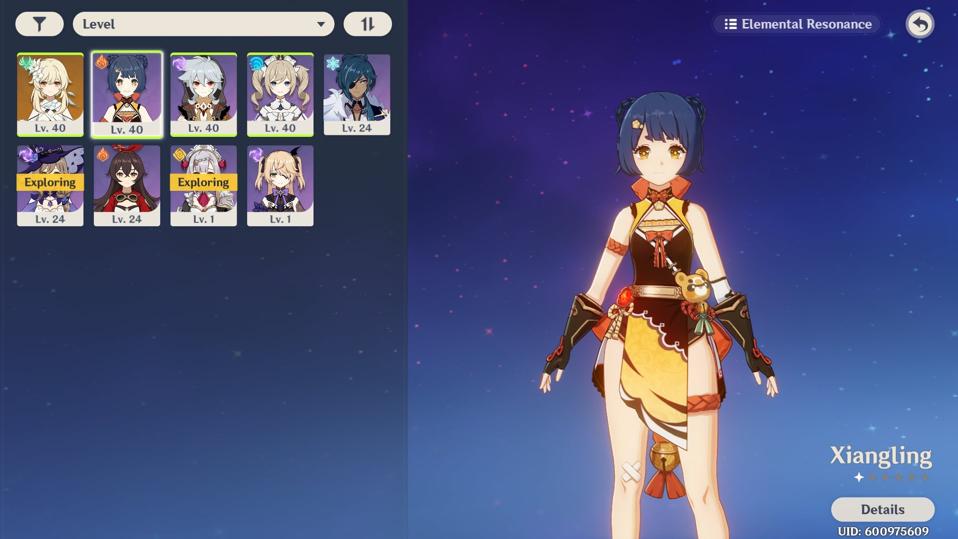Screen dimensions: 958x539
Task: Choose Xiangling's portrait card
Action: tap(127, 94)
